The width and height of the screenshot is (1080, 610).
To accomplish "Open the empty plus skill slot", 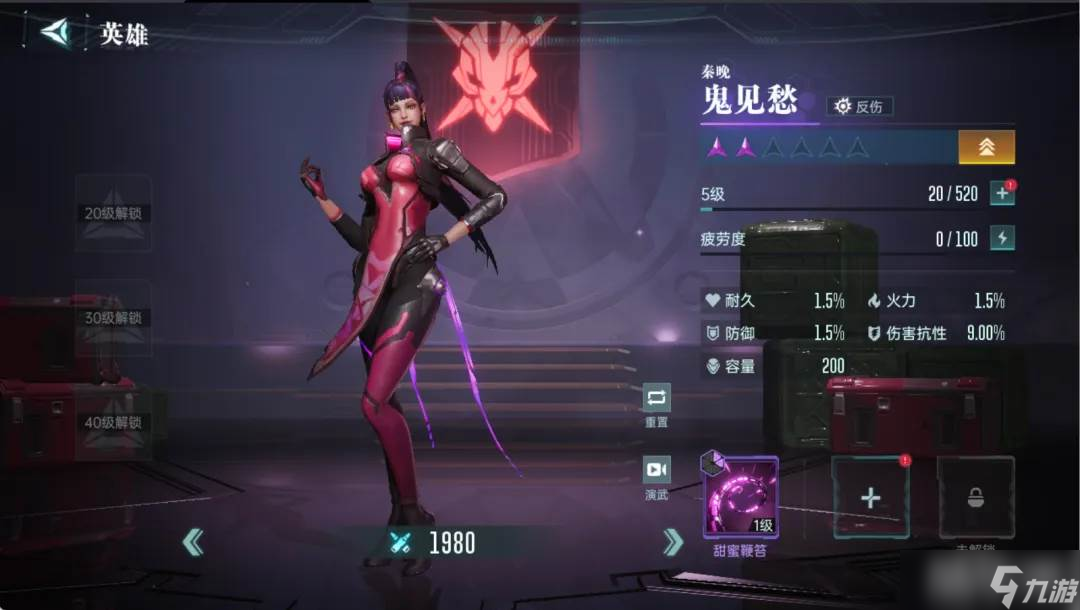I will (x=870, y=498).
